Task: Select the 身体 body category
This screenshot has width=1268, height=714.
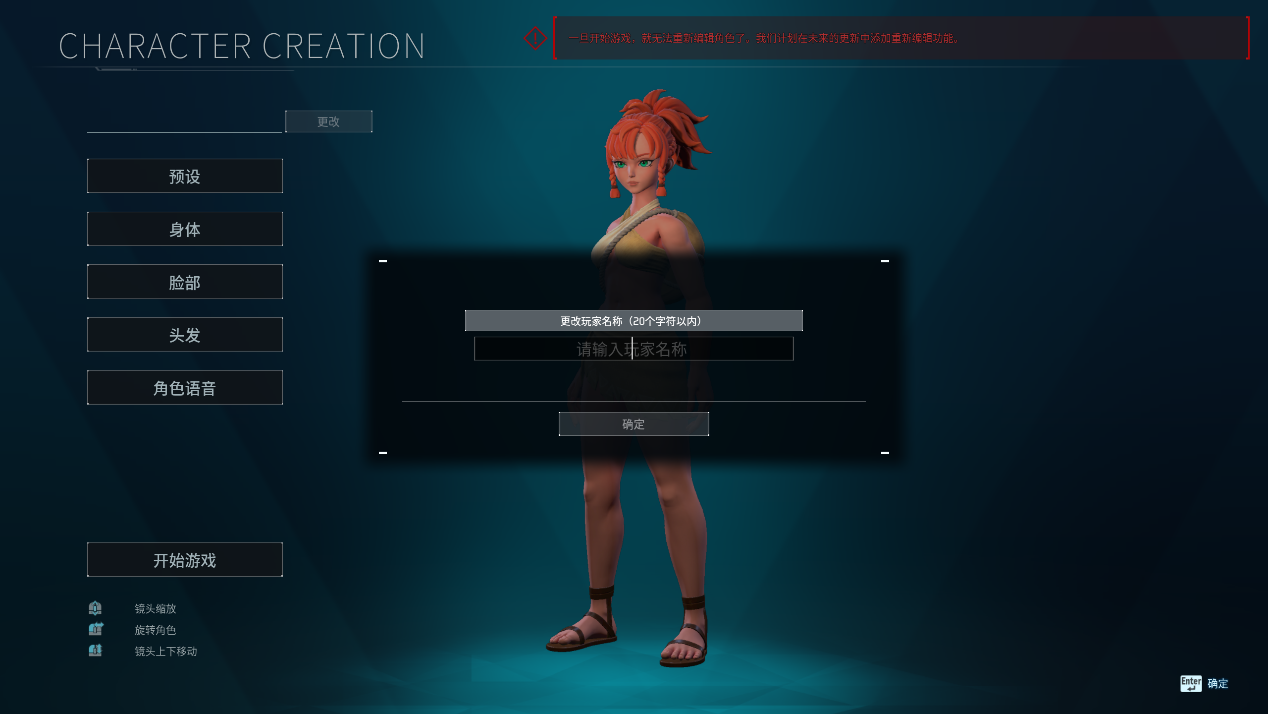Action: pos(185,229)
